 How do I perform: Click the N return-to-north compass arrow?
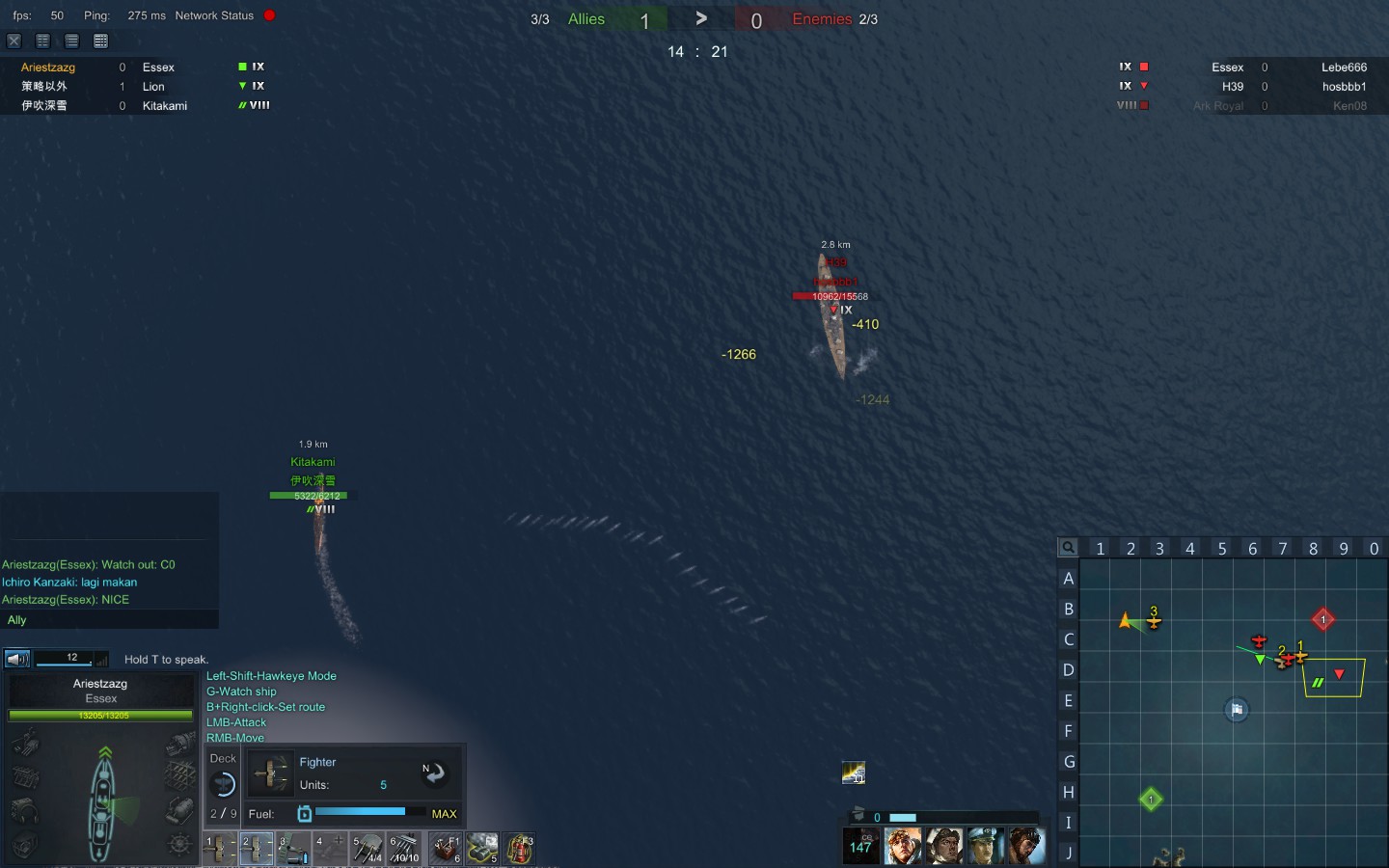click(435, 773)
